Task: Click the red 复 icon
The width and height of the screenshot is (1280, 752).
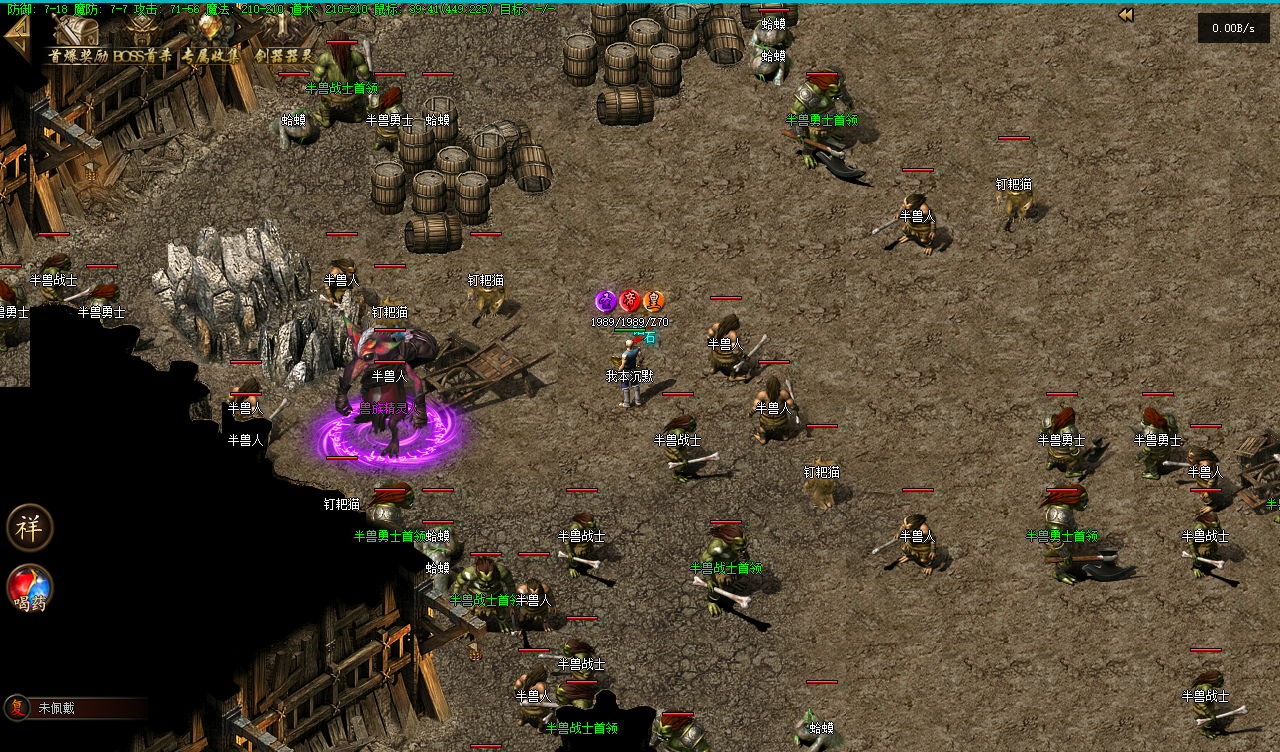Action: (17, 708)
